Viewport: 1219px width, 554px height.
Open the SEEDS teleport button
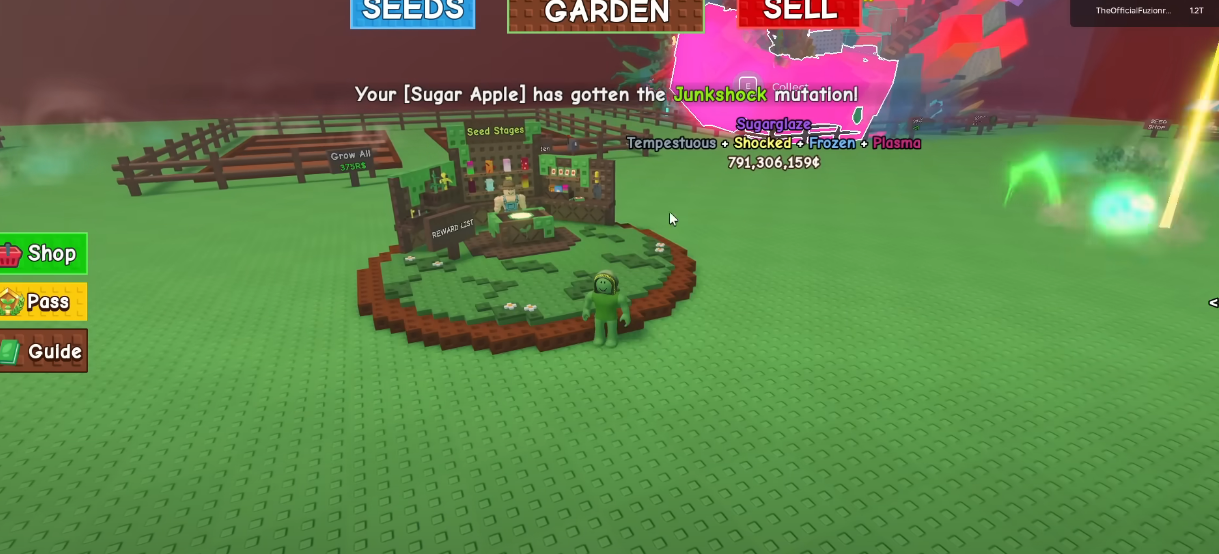[x=412, y=12]
